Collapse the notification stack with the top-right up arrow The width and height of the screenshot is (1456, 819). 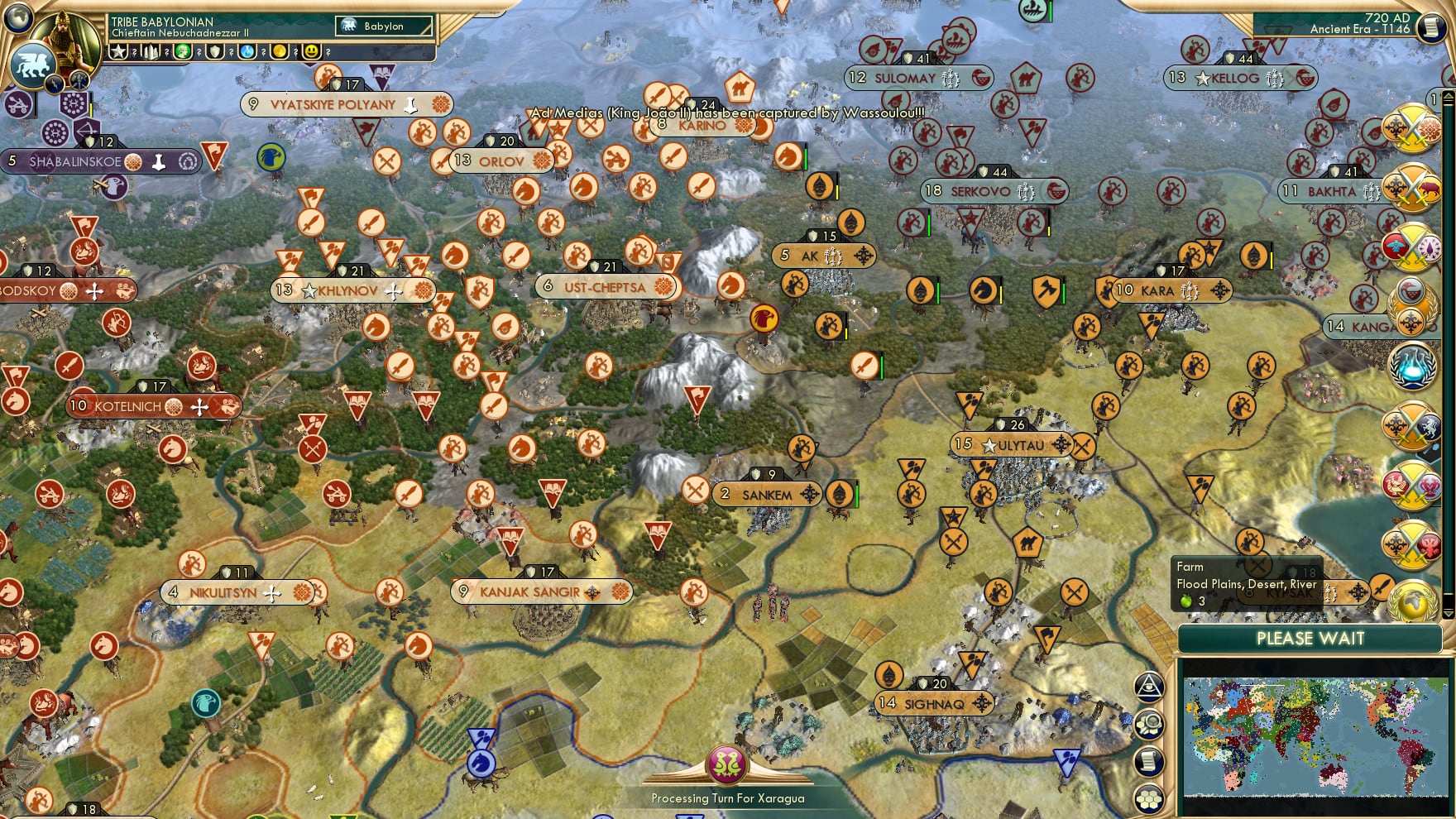click(1448, 98)
